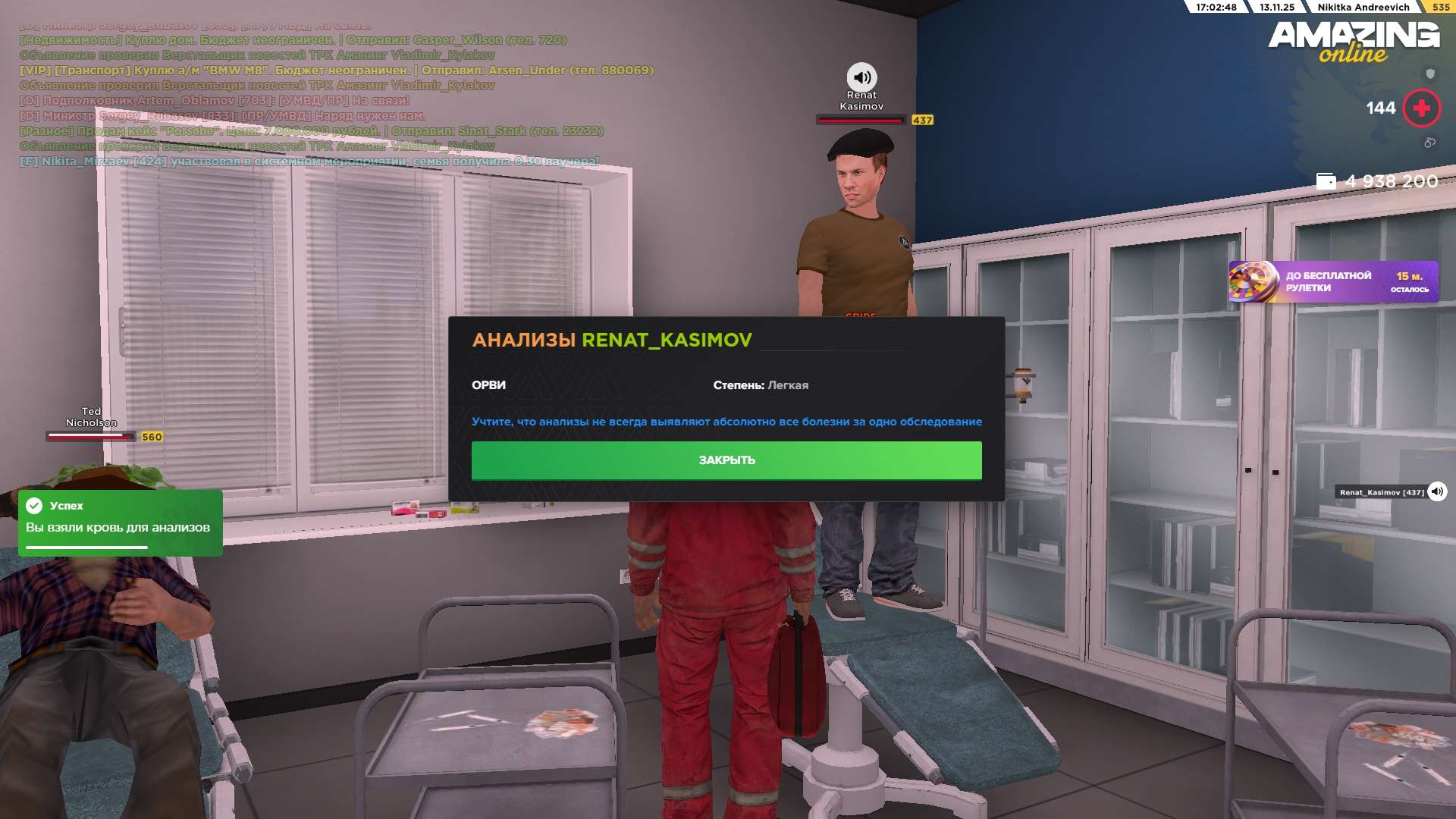The image size is (1456, 819).
Task: Close the Renat_Kasimov analysis dialog
Action: (726, 460)
